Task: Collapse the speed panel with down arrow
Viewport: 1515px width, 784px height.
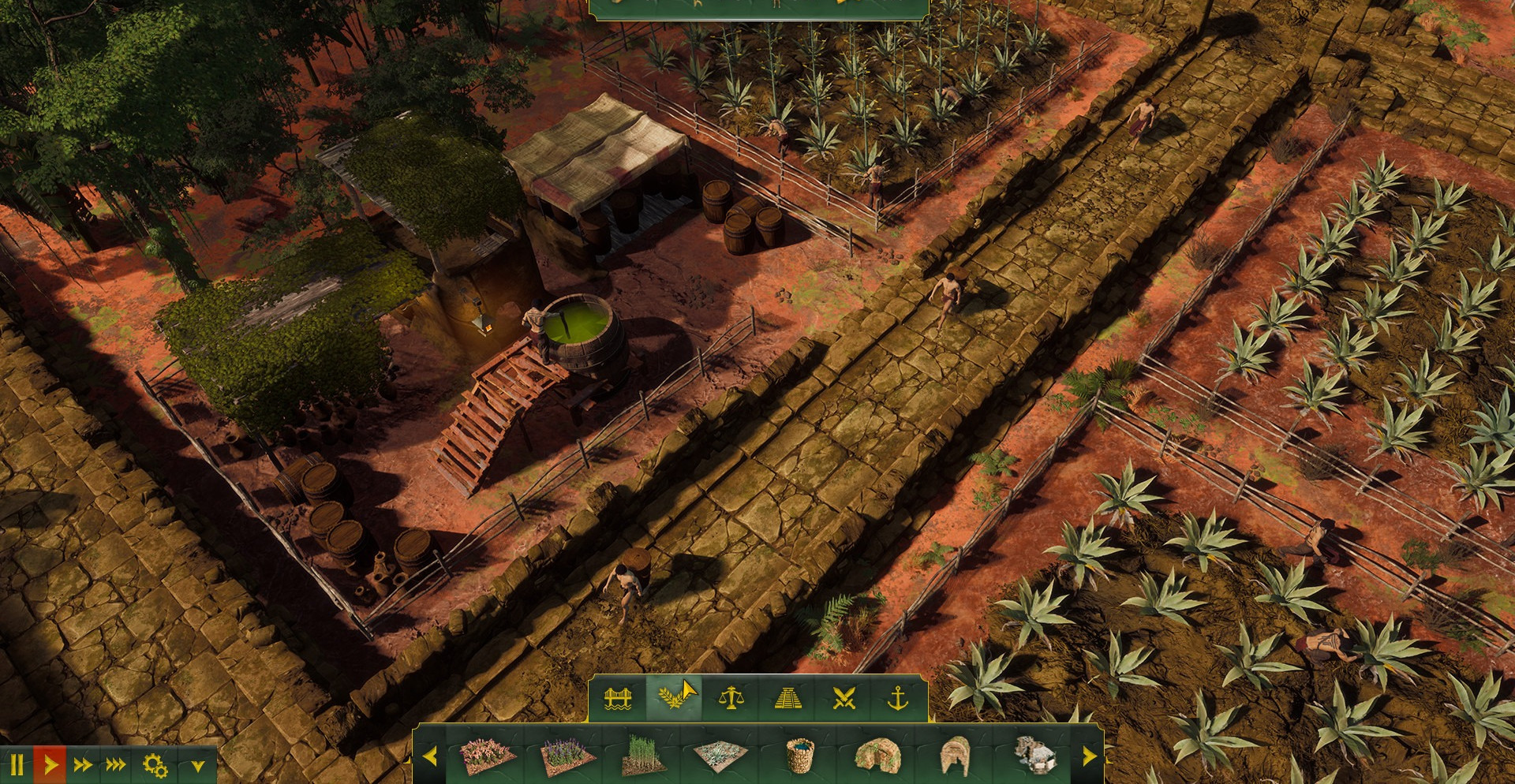Action: pyautogui.click(x=198, y=766)
